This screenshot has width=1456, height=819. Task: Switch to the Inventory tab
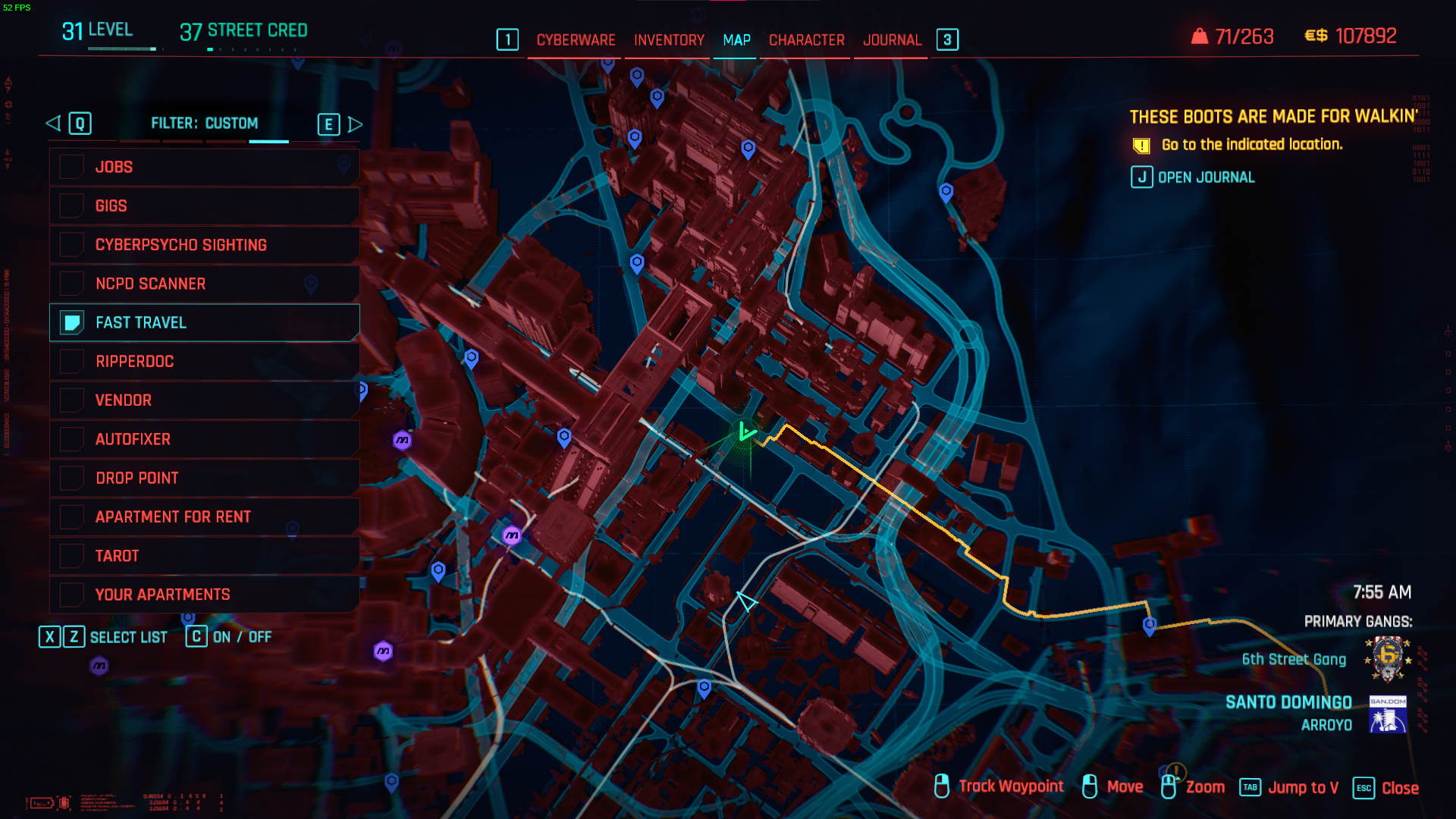(x=669, y=40)
